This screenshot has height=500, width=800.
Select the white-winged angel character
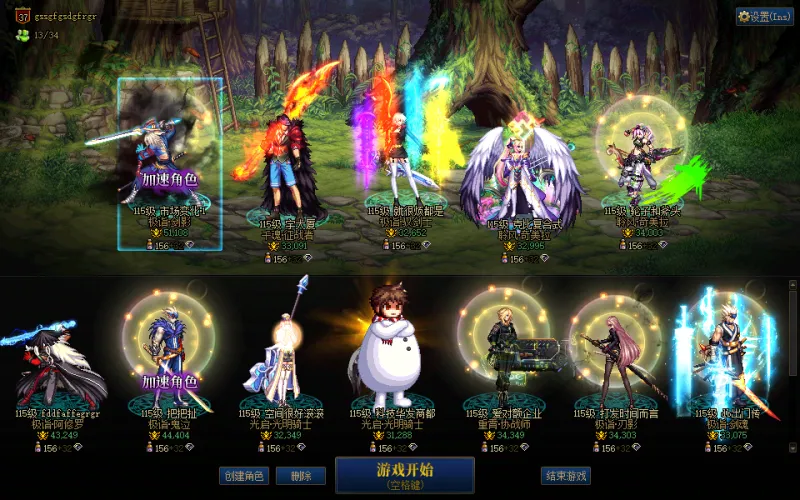tap(518, 170)
